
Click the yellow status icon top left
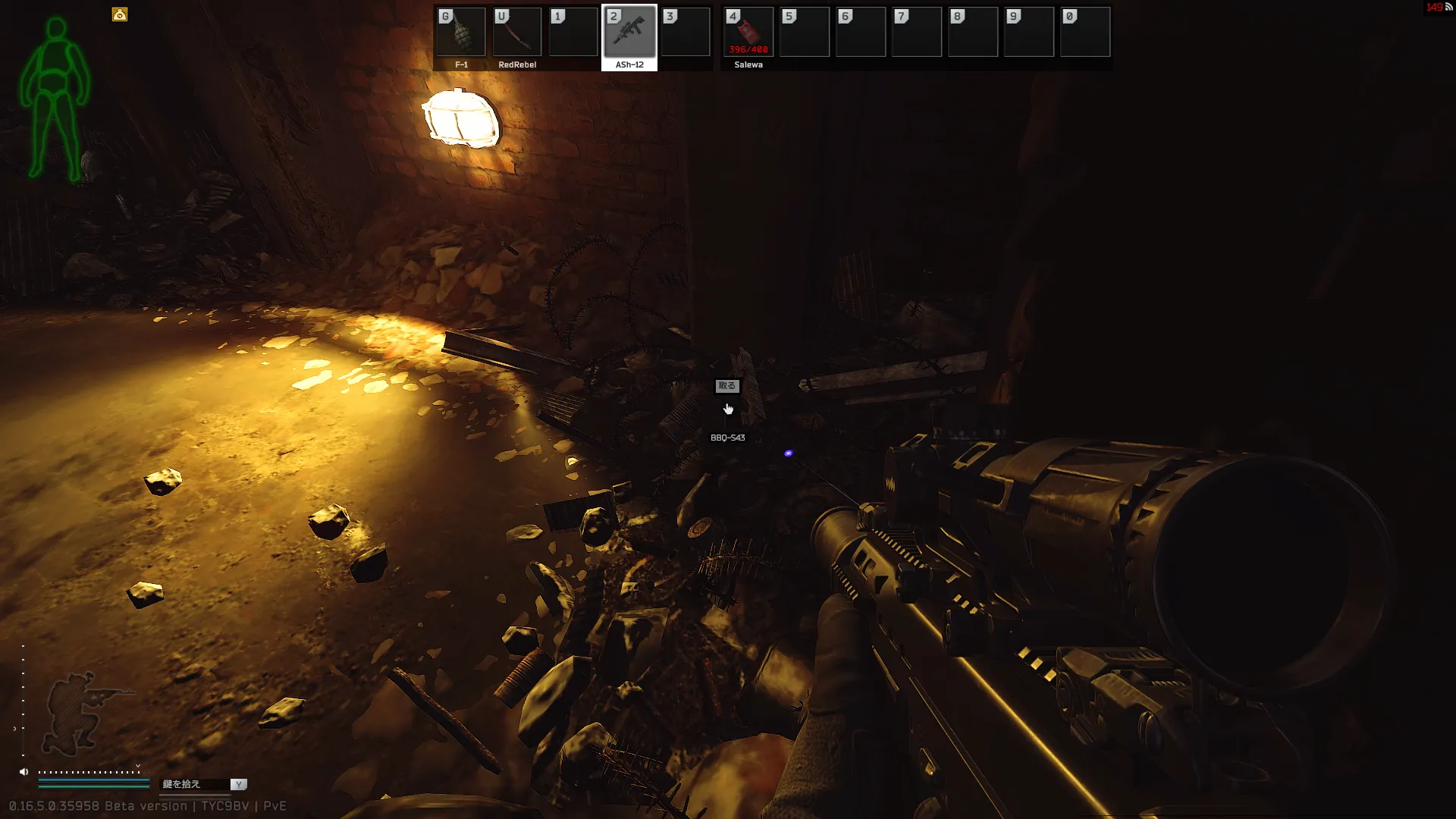click(120, 14)
